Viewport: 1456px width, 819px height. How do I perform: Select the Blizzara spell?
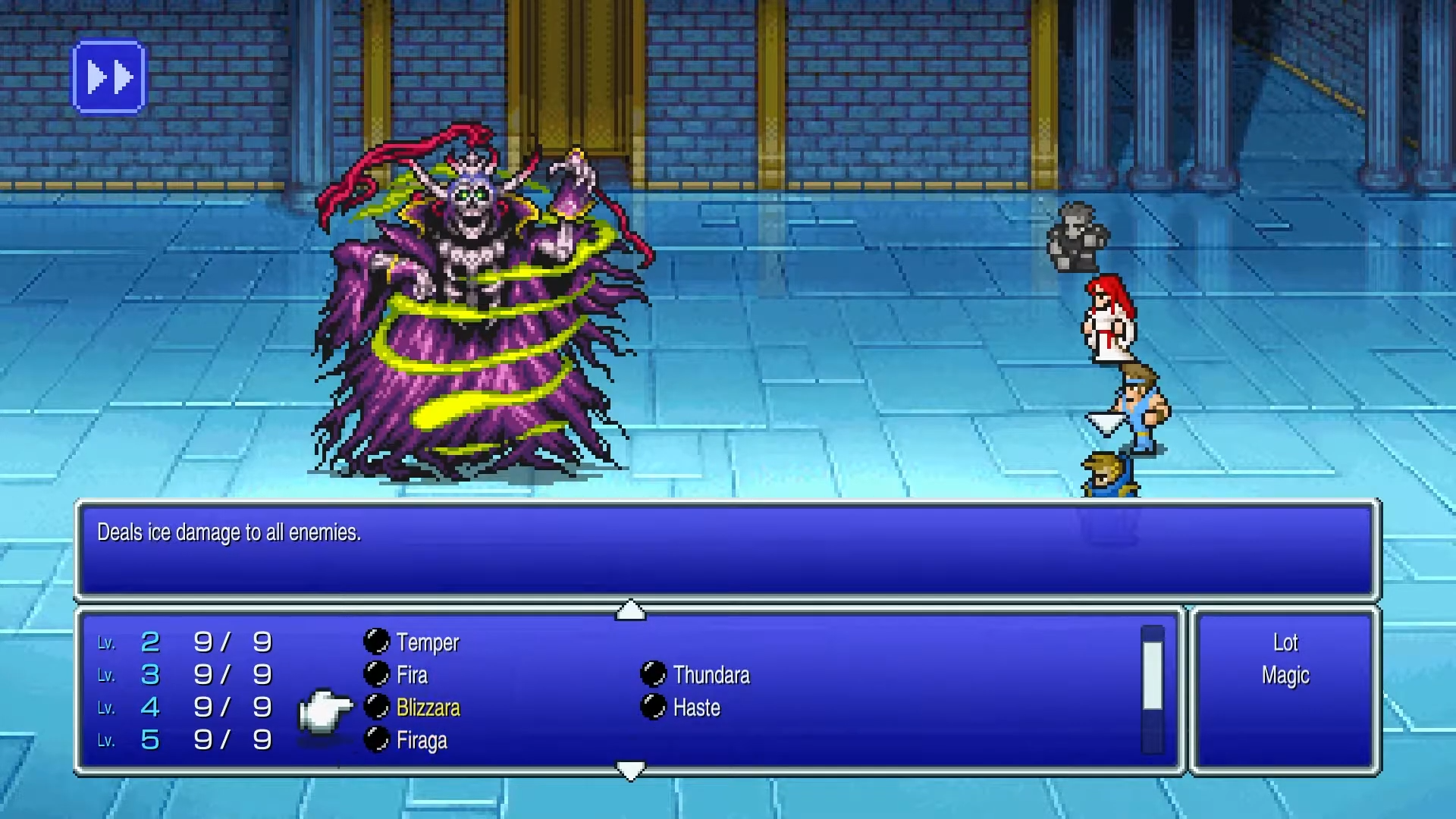(x=428, y=708)
